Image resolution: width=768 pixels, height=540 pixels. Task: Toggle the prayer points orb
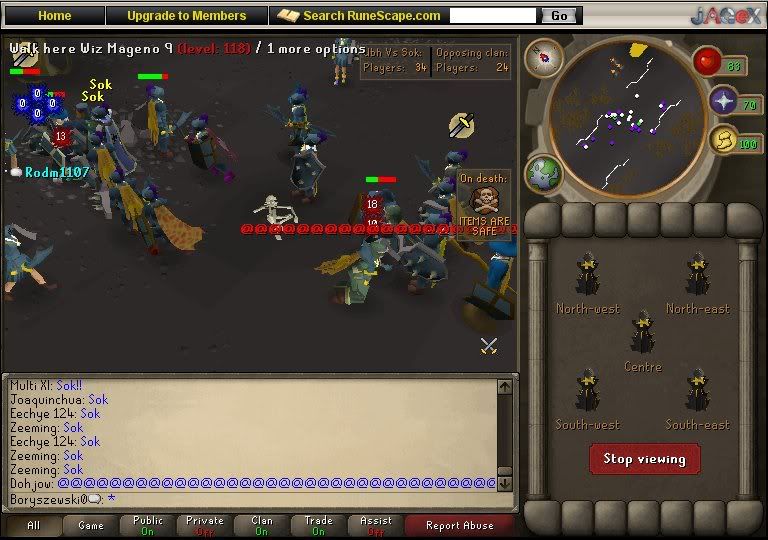tap(723, 101)
